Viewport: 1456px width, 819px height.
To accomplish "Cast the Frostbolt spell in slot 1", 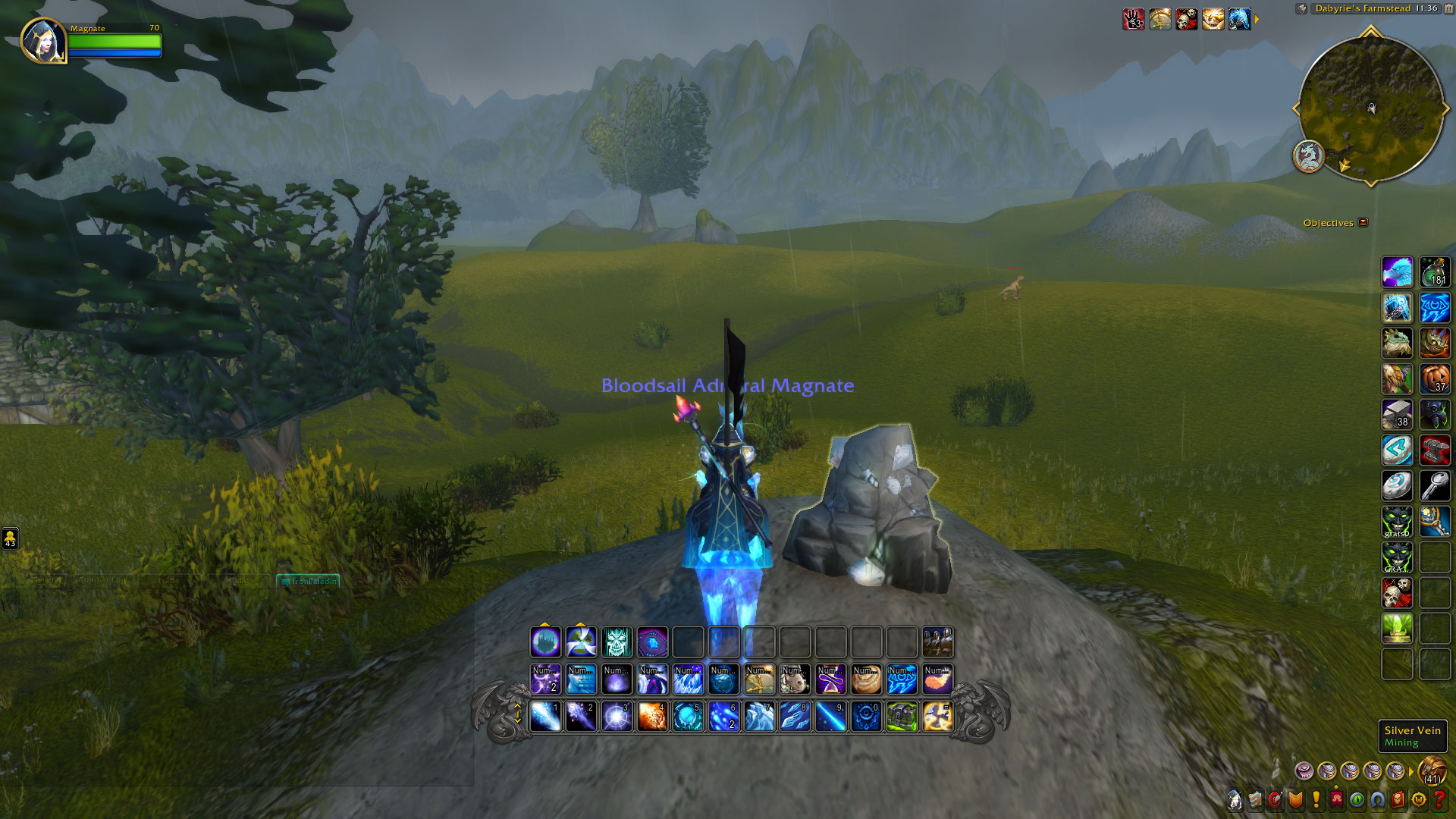I will 545,717.
